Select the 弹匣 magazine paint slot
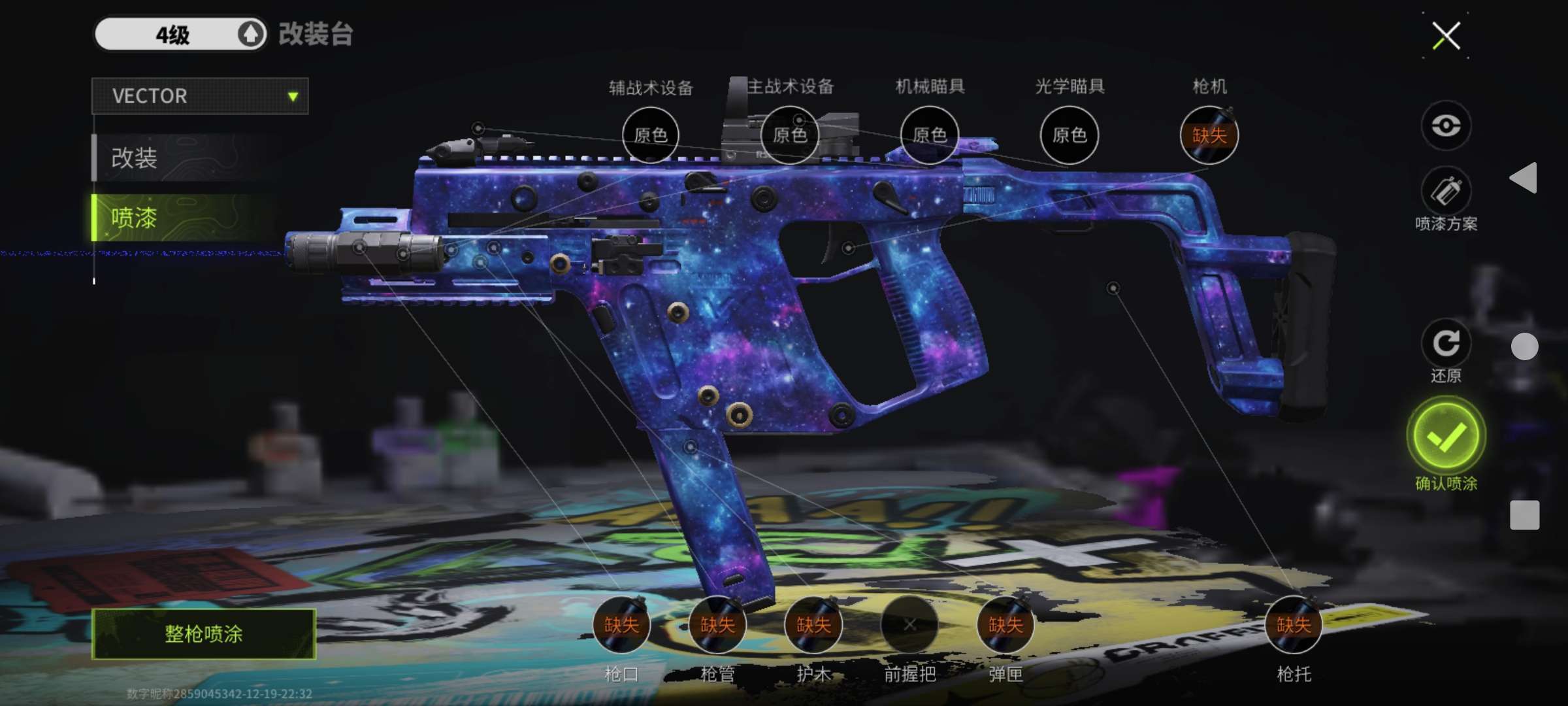Image resolution: width=1568 pixels, height=706 pixels. click(x=1005, y=625)
